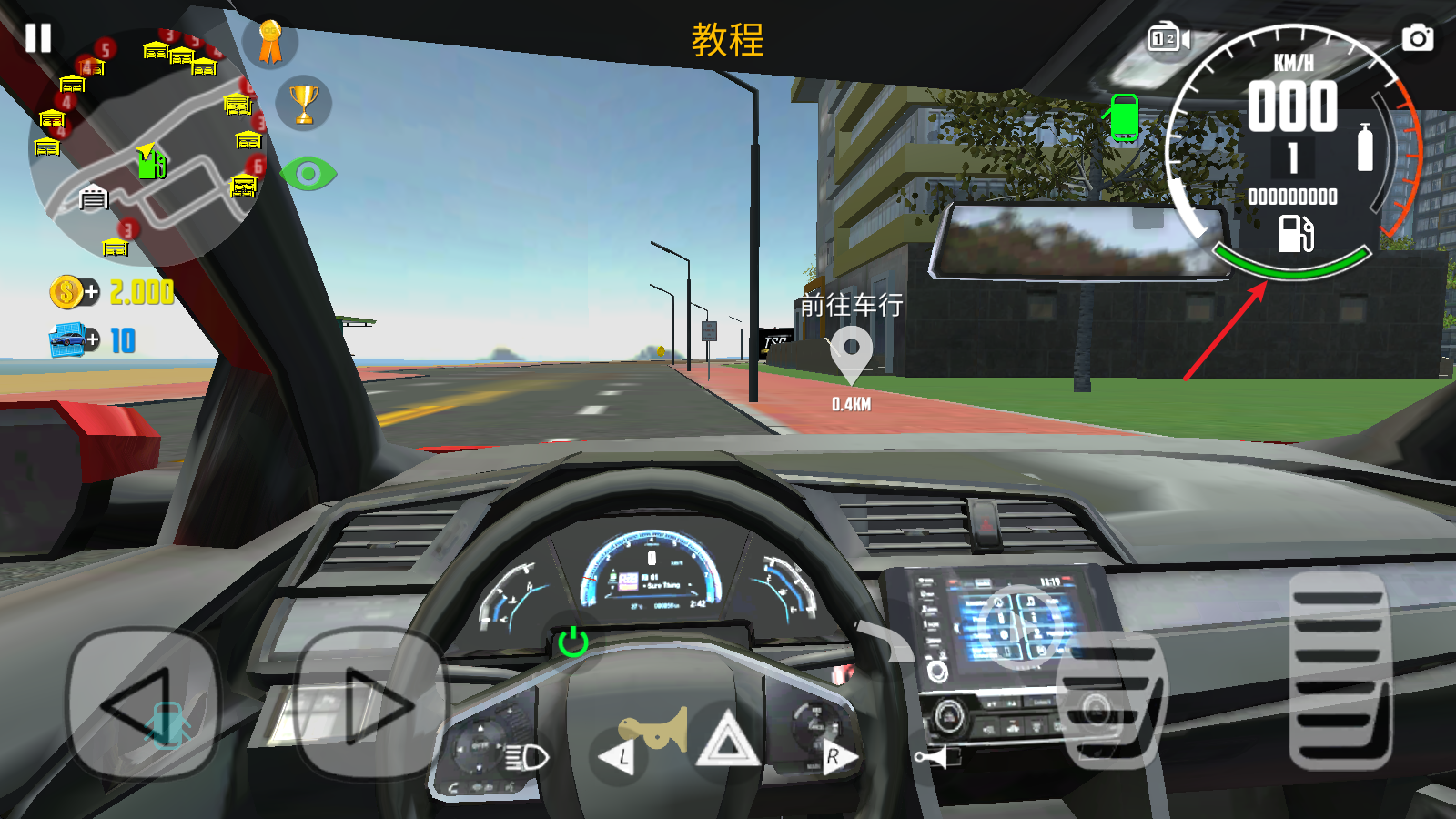Screen dimensions: 1456x819
Task: Step on the gas pedal
Action: click(x=1340, y=671)
